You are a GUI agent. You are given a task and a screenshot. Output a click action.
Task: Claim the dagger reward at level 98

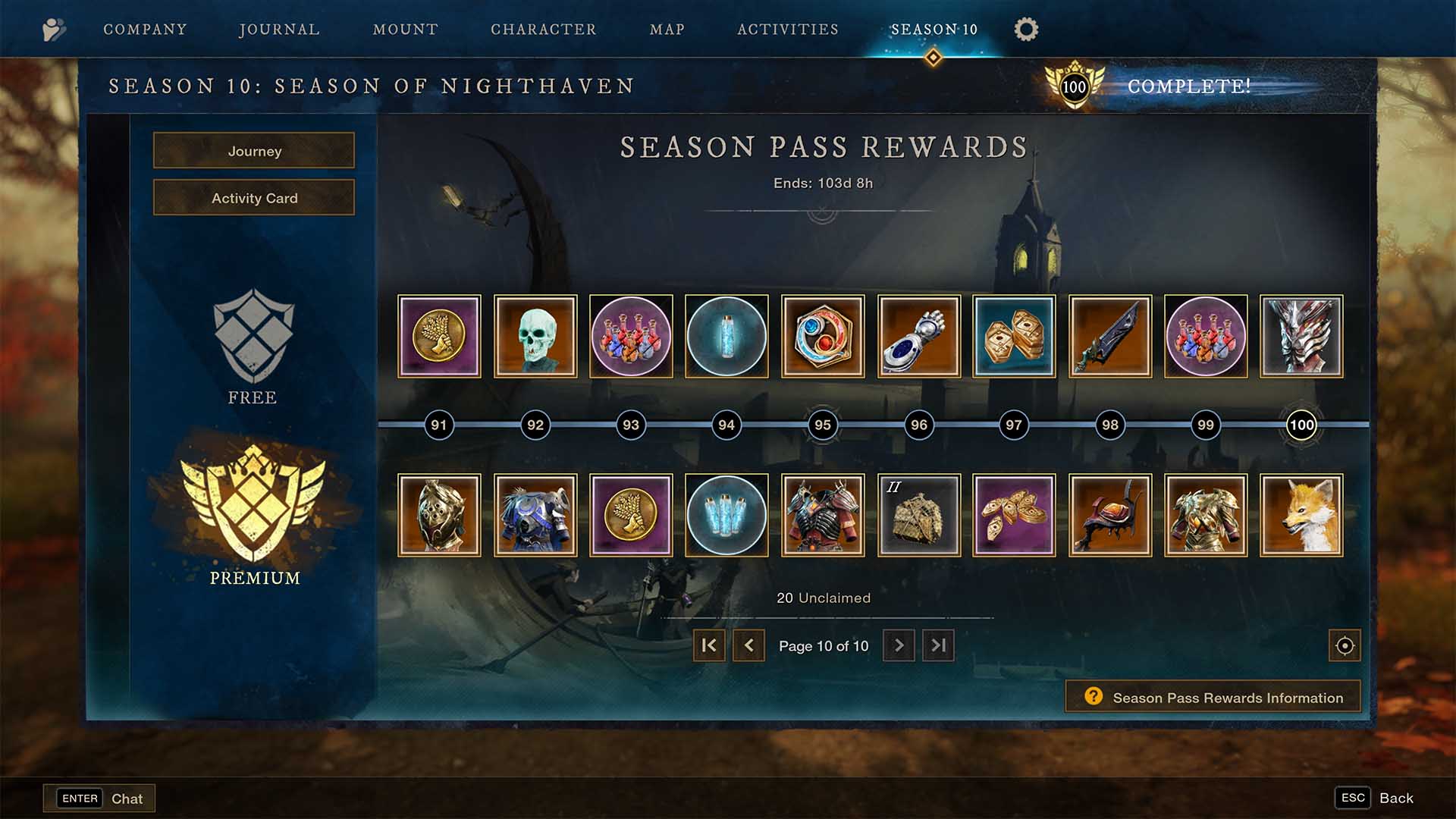(1109, 336)
